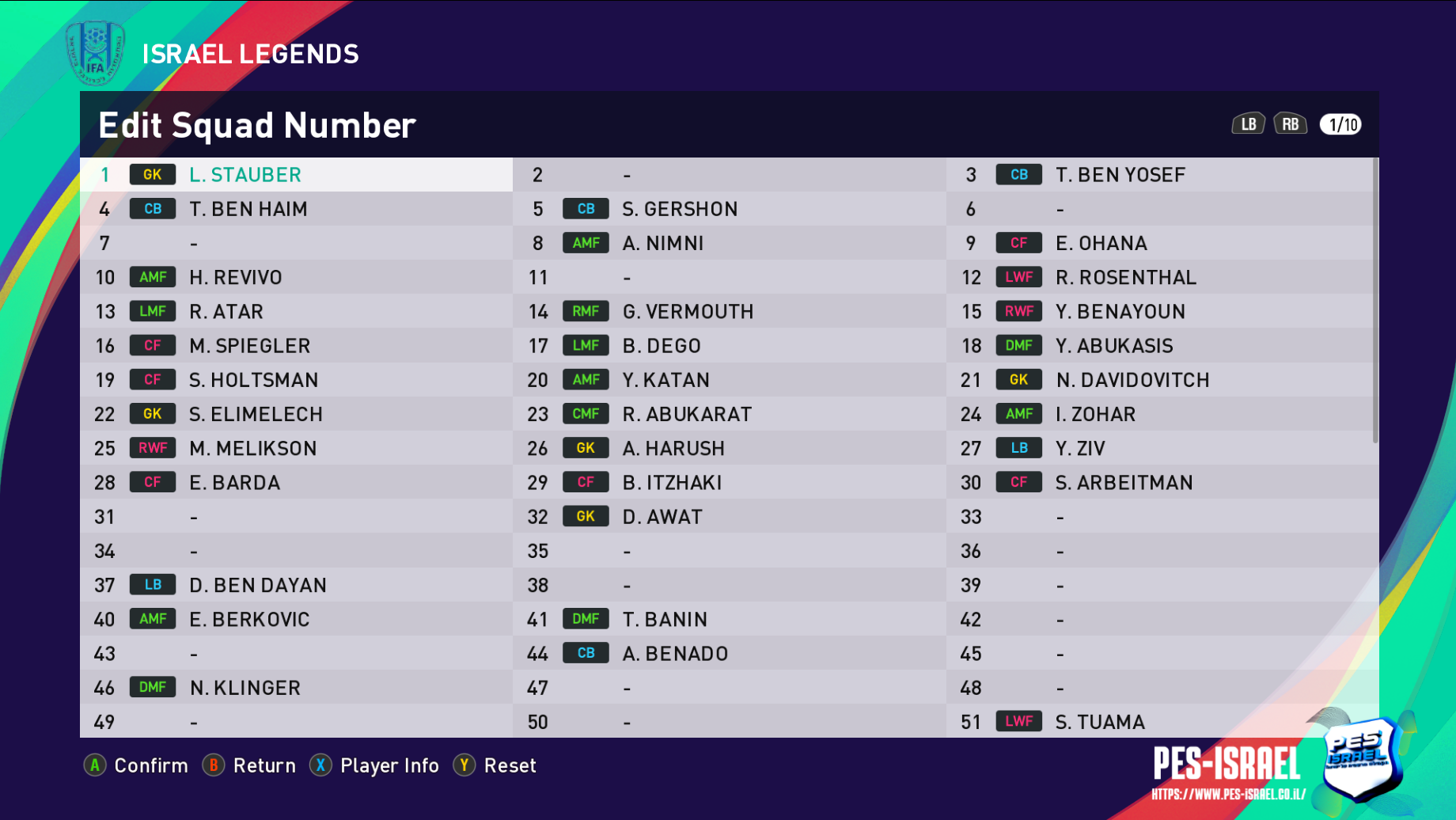Pick A. Nimni at number 8

729,243
